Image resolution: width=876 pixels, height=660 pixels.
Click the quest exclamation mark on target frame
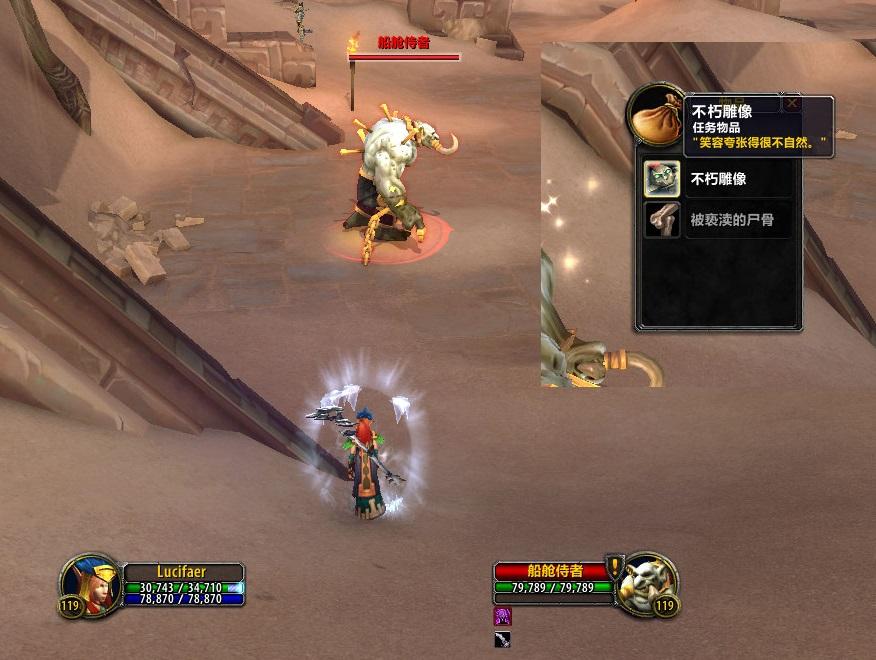coord(615,566)
